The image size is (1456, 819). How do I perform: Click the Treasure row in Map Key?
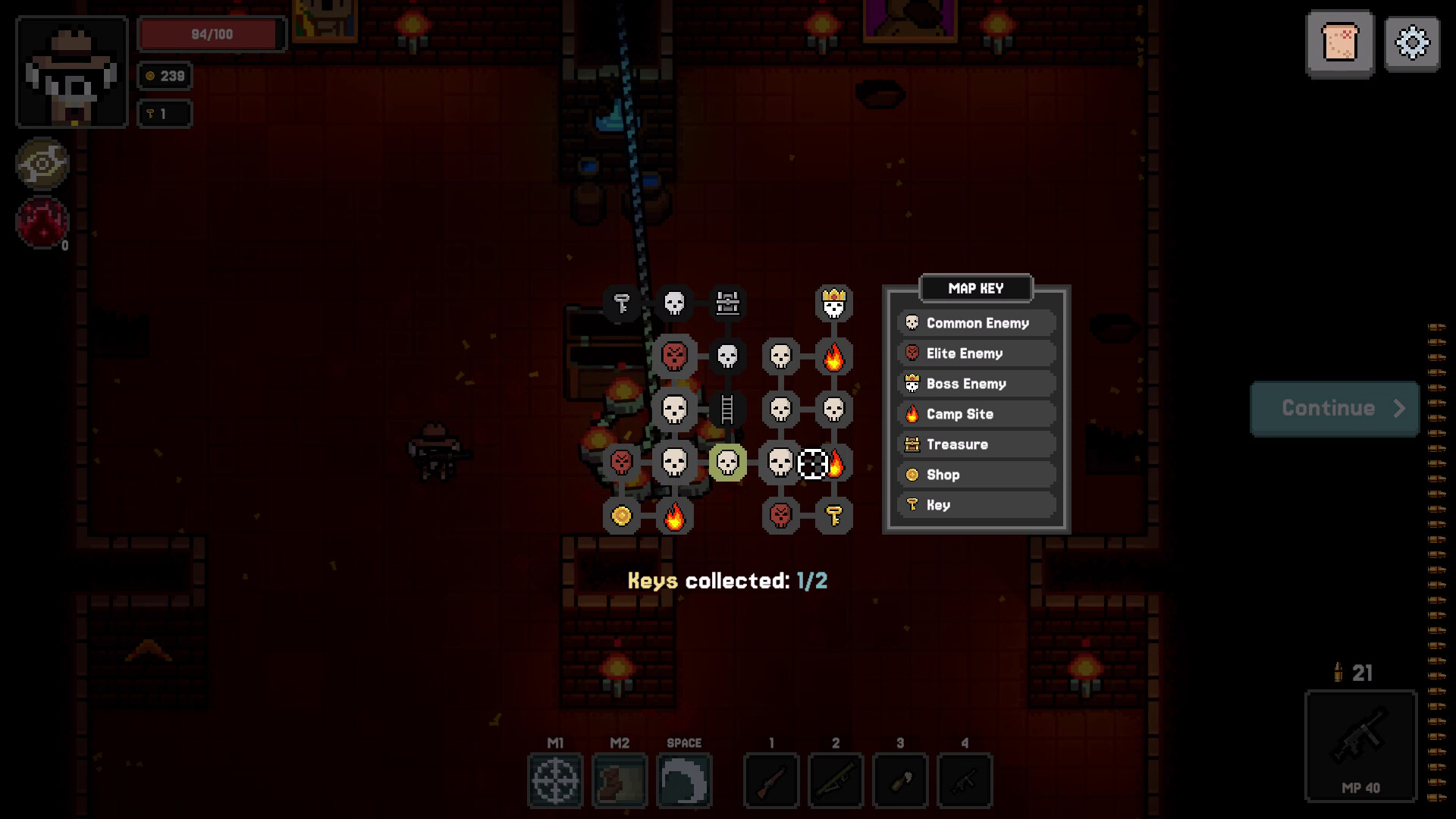976,444
